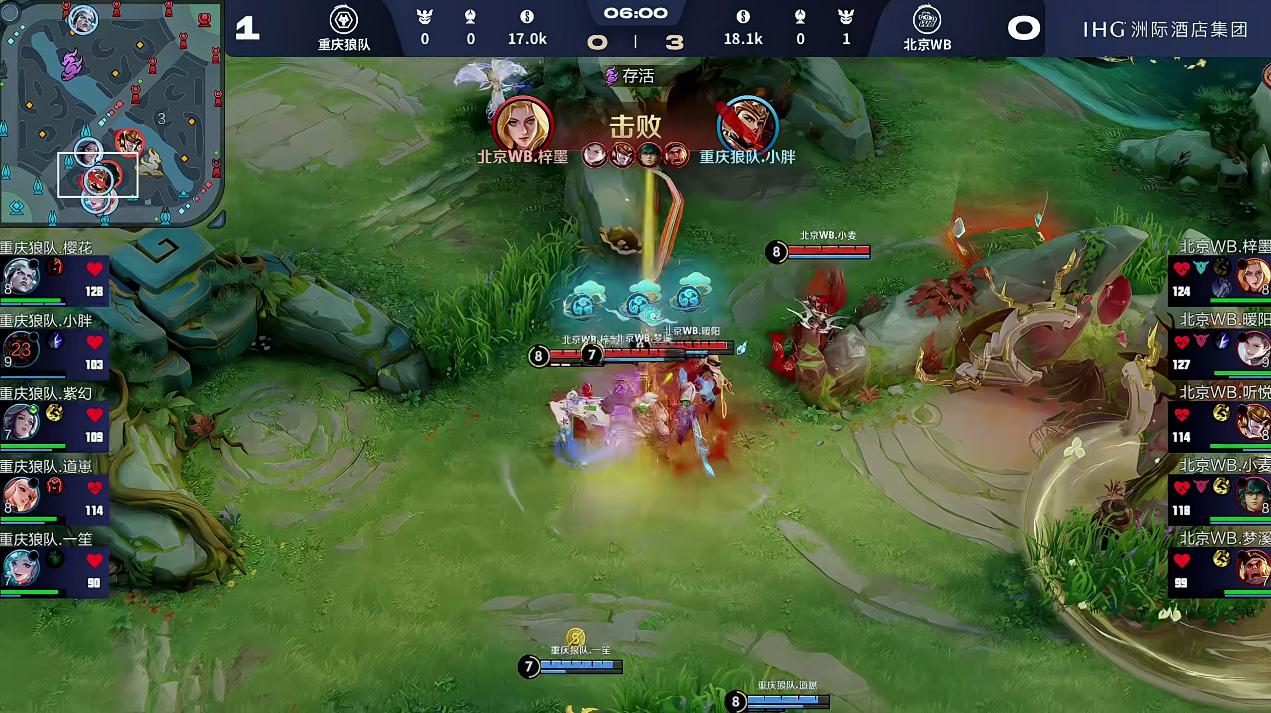Choose 北京WB.暖阳 hero portrait
Image resolution: width=1271 pixels, height=713 pixels.
pos(1253,348)
